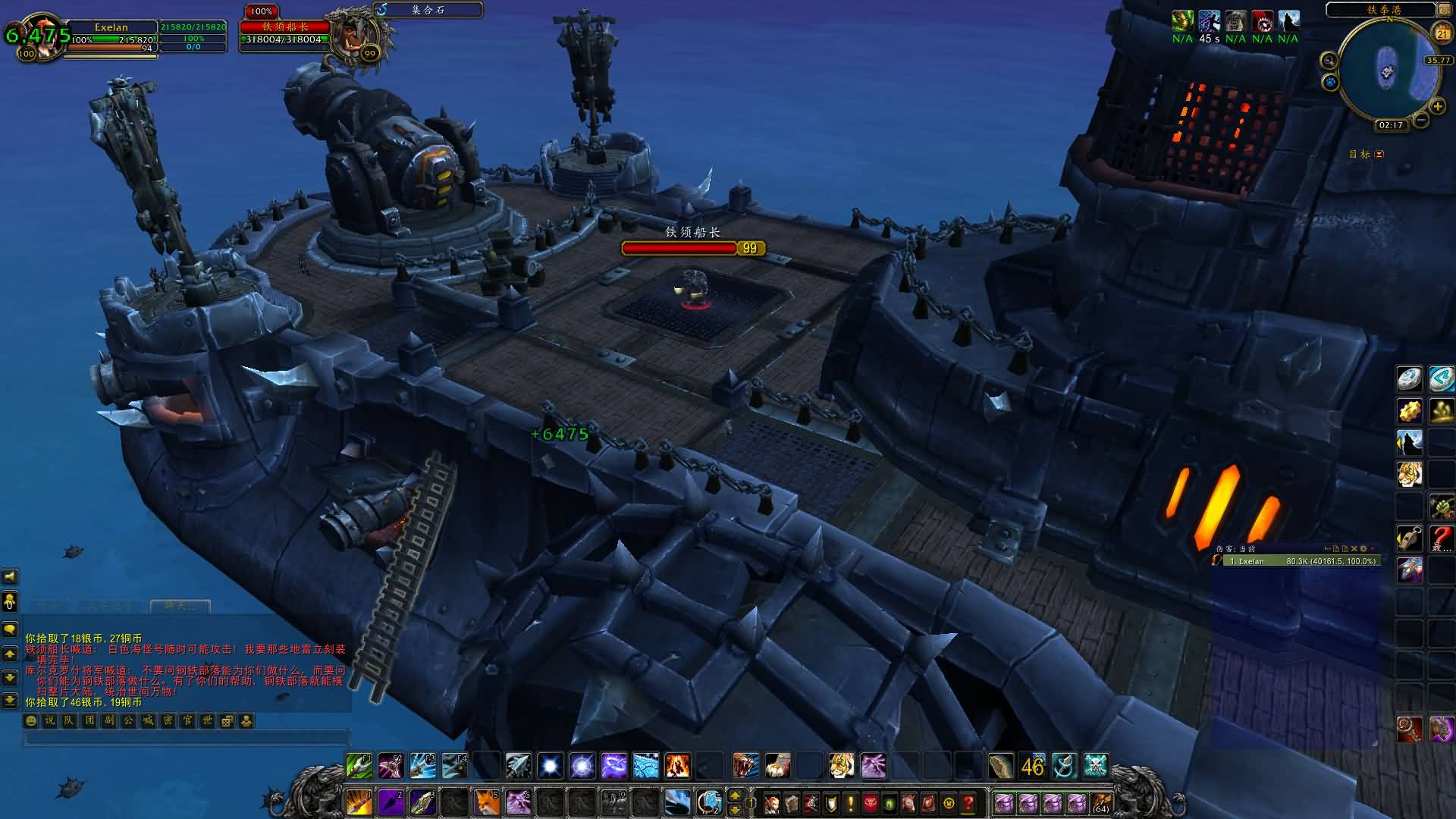
Task: Open the red question mark help button
Action: tap(968, 802)
